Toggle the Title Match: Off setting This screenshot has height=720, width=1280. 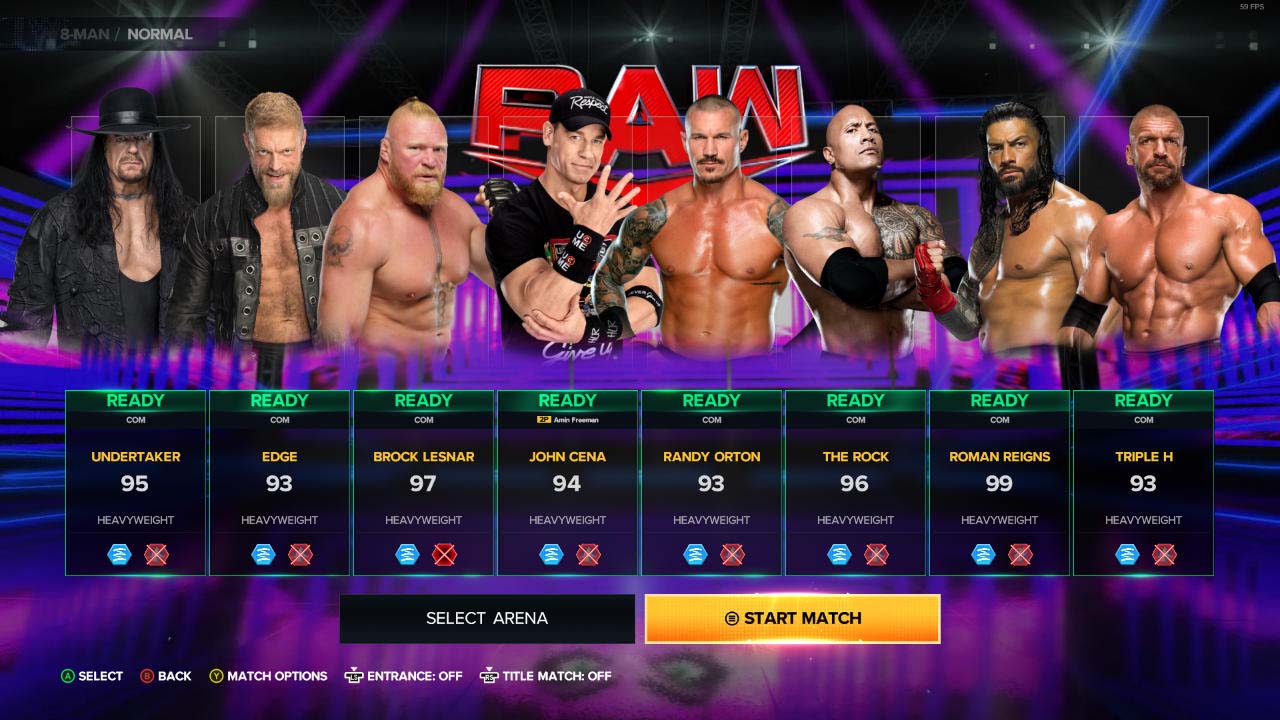coord(546,676)
